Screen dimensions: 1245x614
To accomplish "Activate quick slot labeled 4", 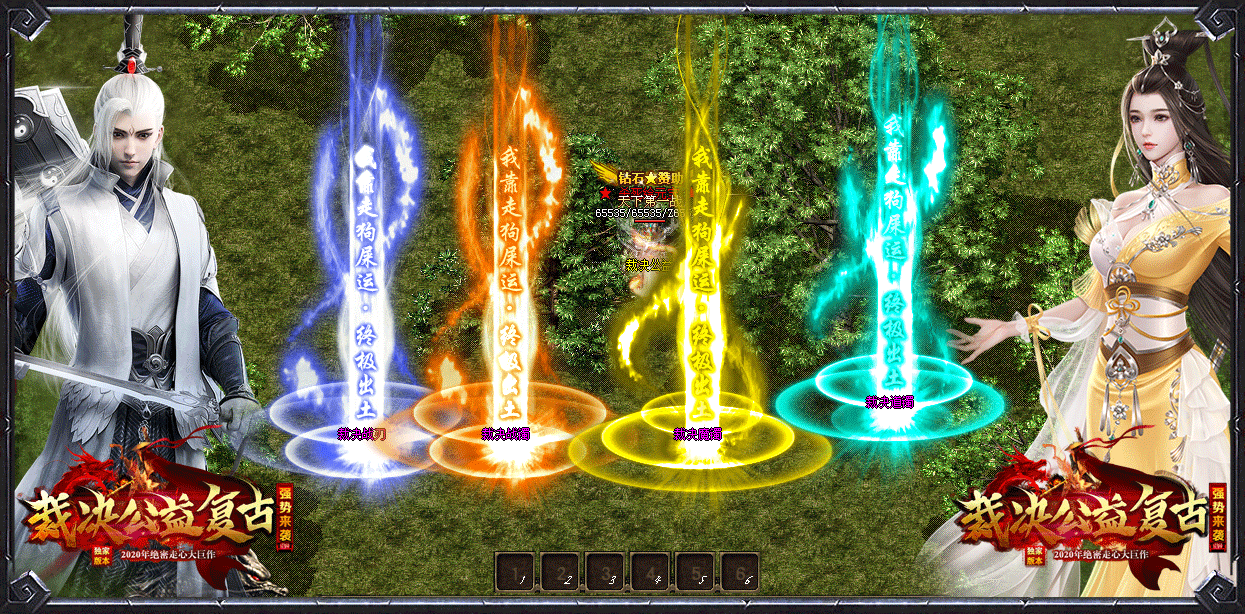I will click(649, 572).
